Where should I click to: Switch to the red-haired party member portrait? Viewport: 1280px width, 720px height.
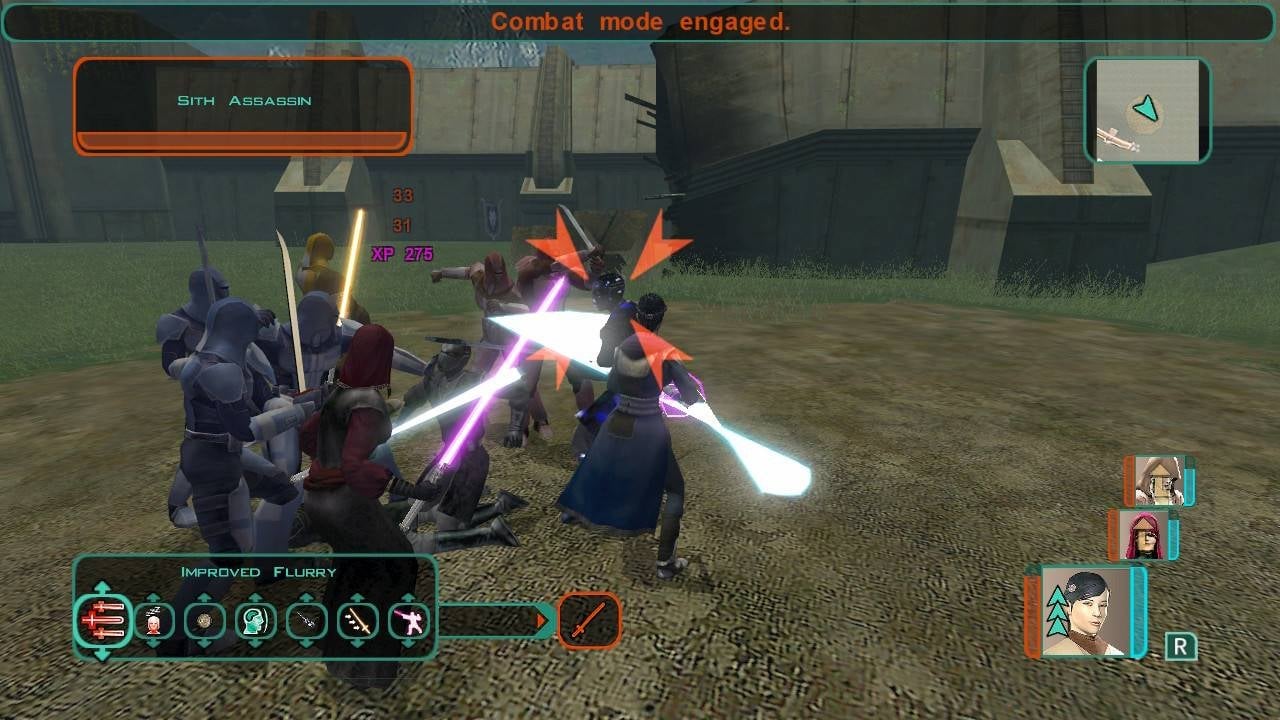(x=1144, y=535)
